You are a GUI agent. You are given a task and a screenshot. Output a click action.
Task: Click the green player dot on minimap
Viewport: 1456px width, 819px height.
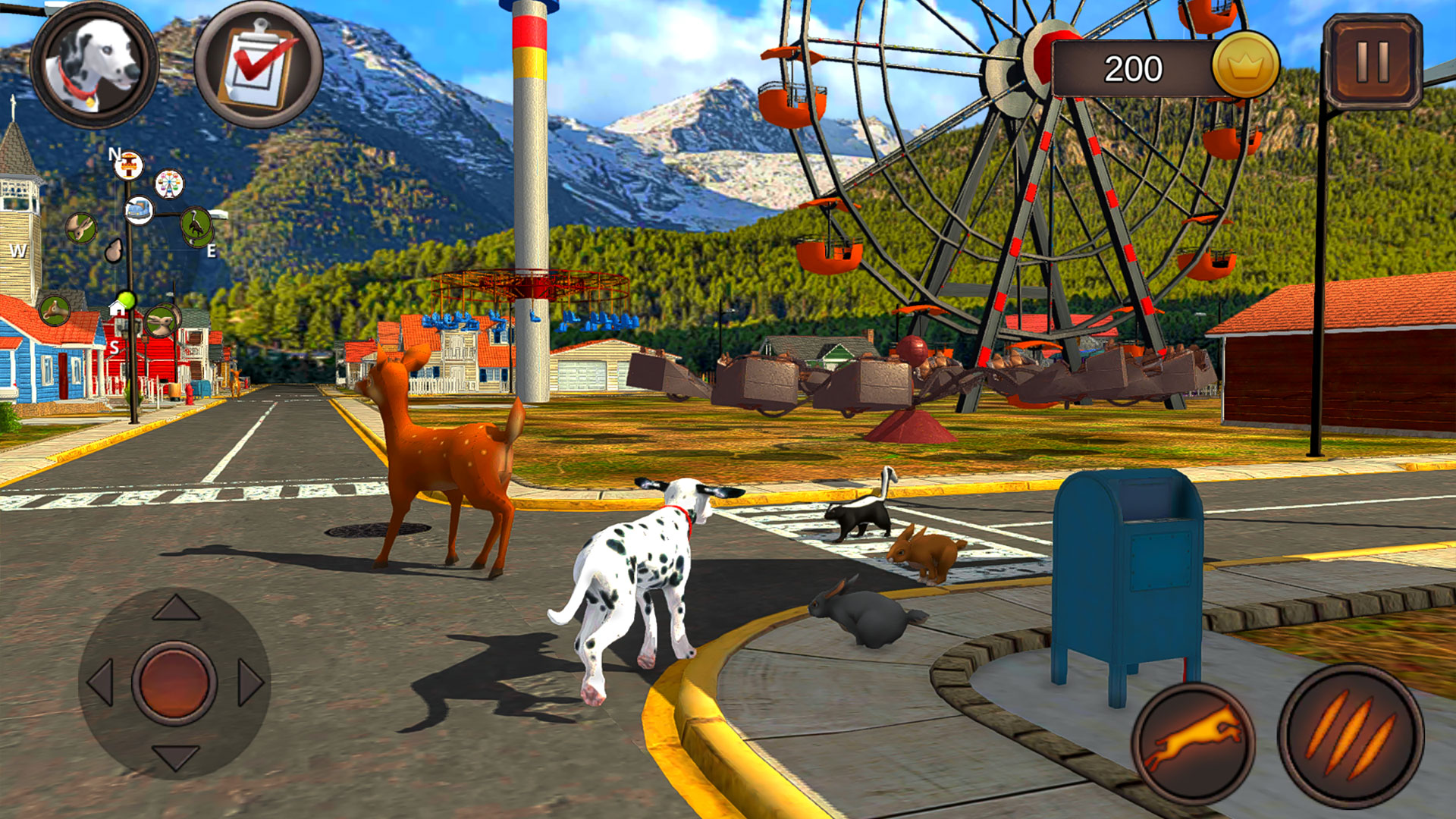[x=127, y=299]
